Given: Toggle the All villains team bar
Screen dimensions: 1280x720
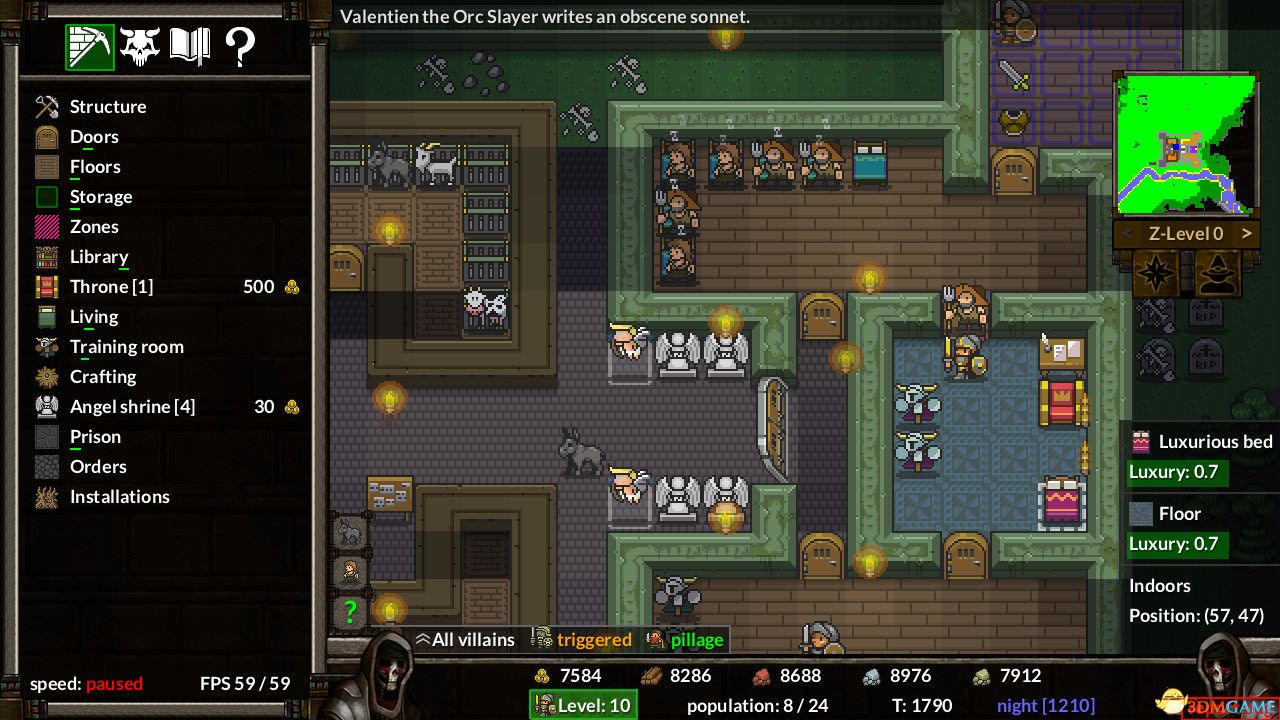Looking at the screenshot, I should tap(465, 640).
